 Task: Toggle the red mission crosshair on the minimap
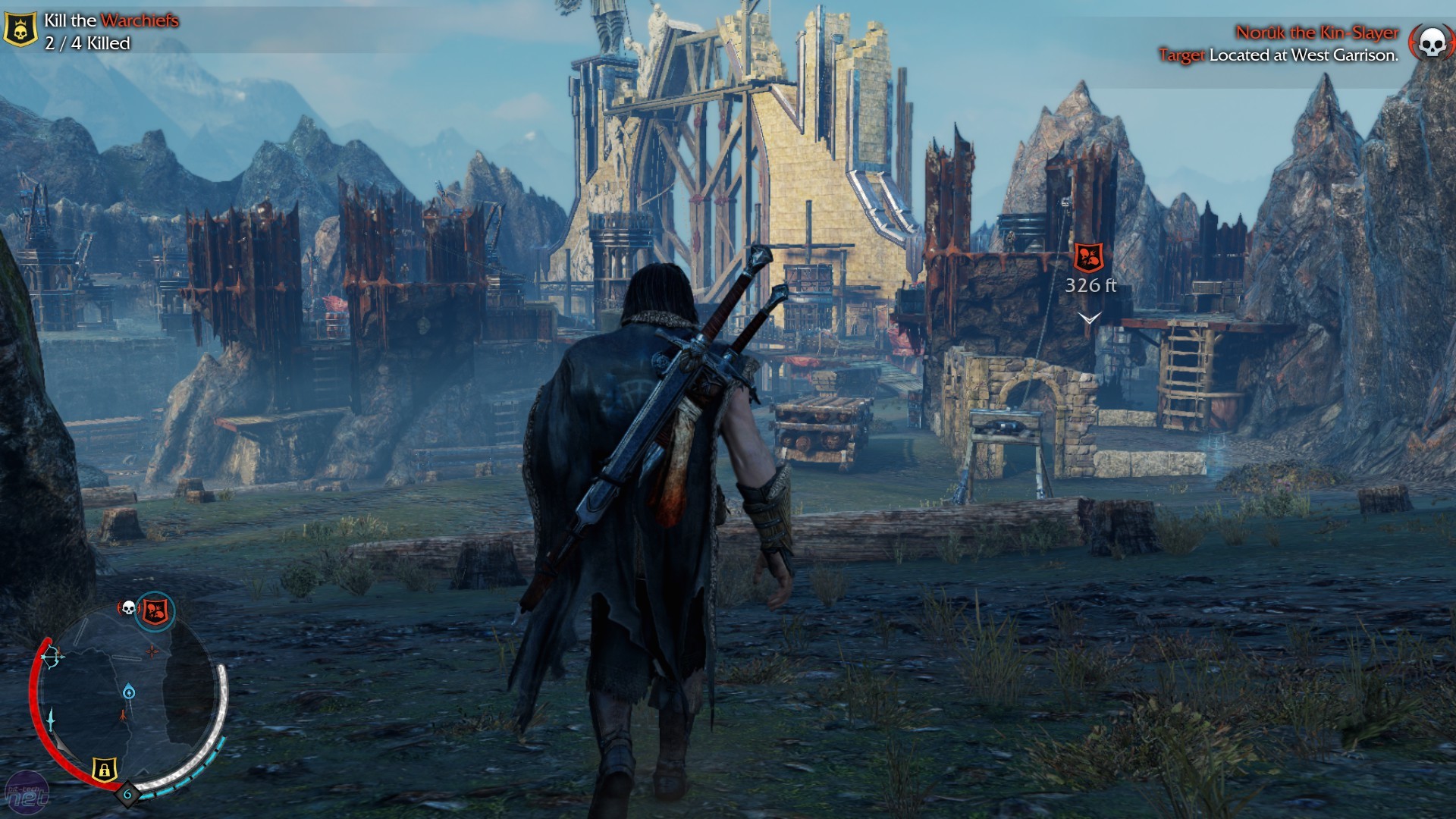tap(151, 651)
